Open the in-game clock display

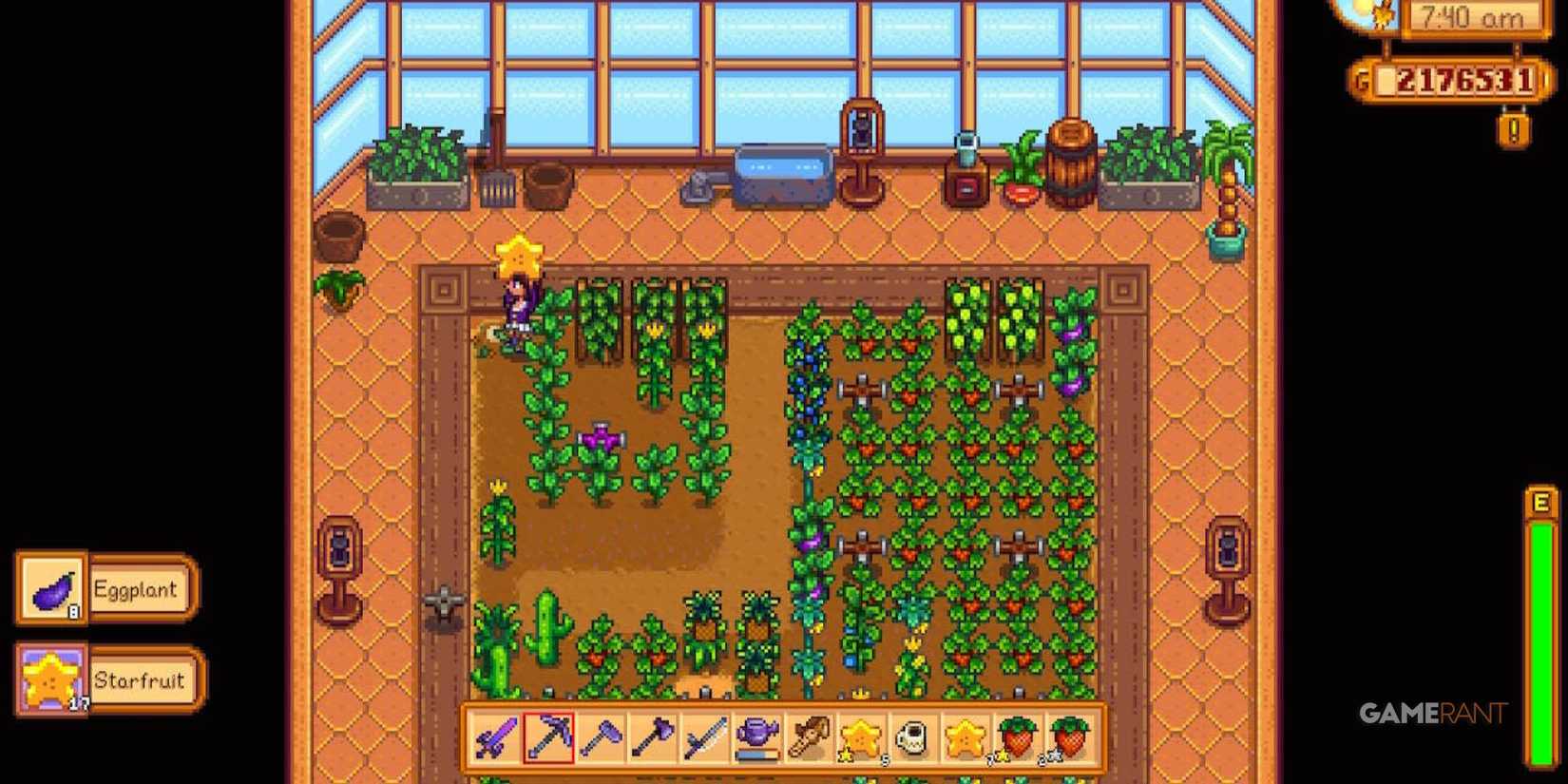1474,17
